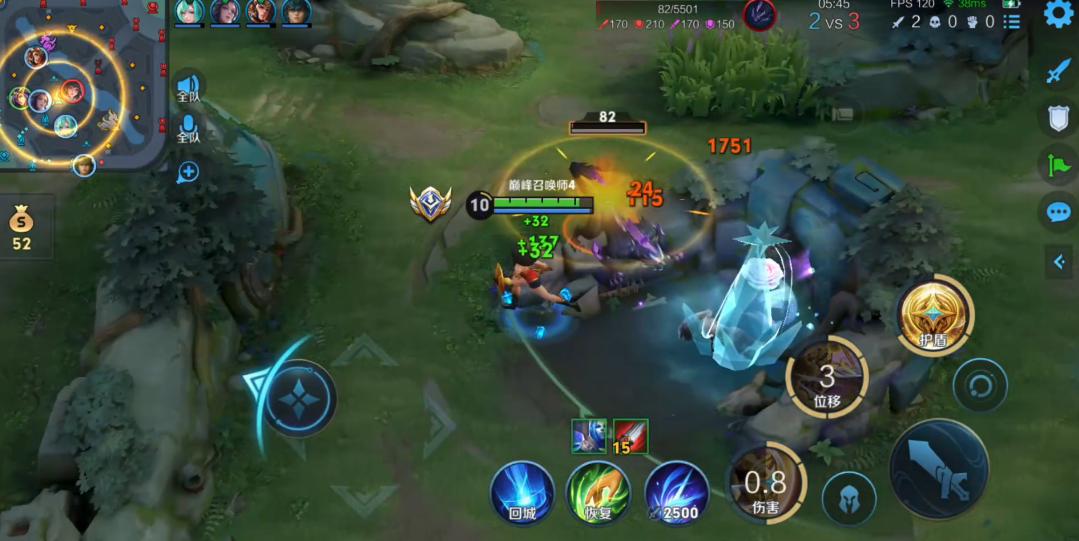
Task: Open the chat bubble quick messages
Action: click(x=1058, y=212)
